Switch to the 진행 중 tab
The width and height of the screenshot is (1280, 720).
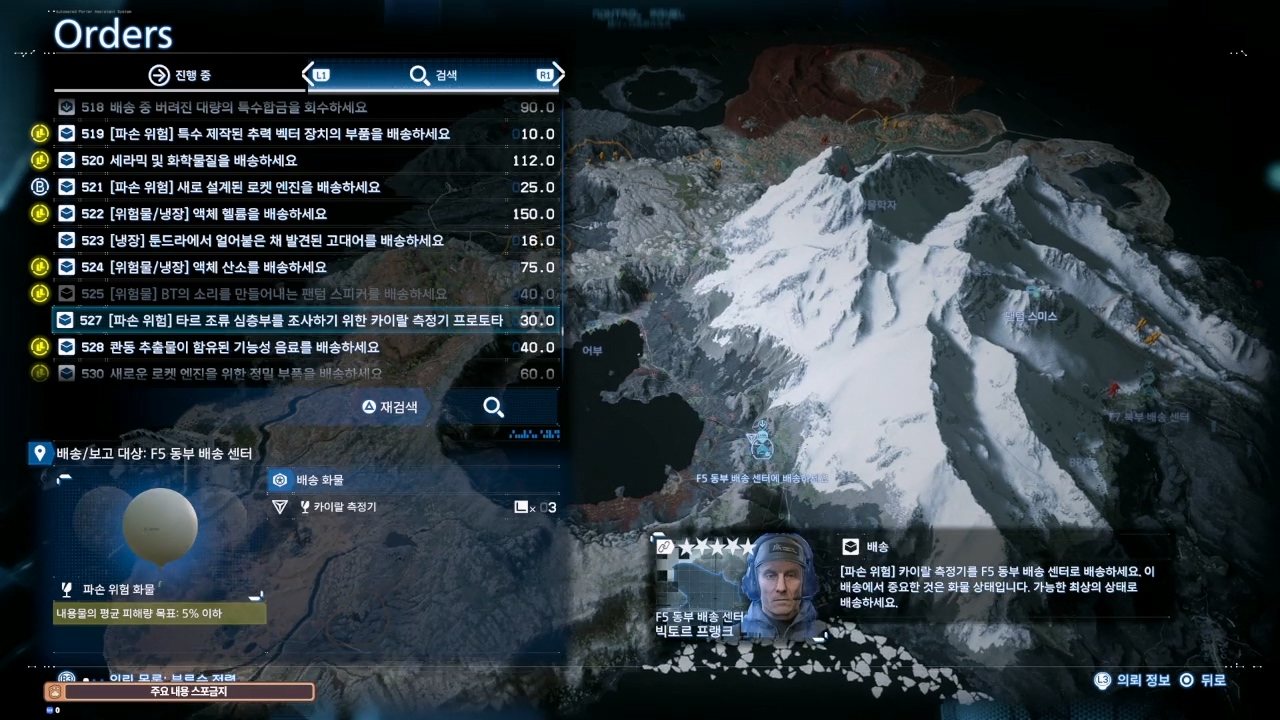pos(180,75)
